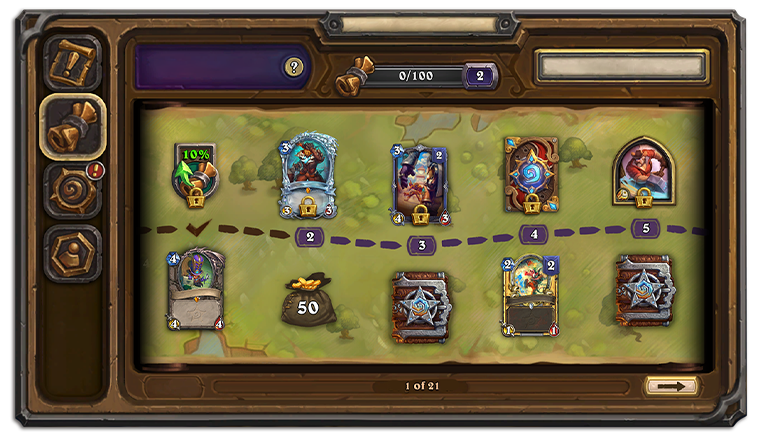Open the quests tab with exclamation icon
760x438 pixels.
(x=73, y=62)
